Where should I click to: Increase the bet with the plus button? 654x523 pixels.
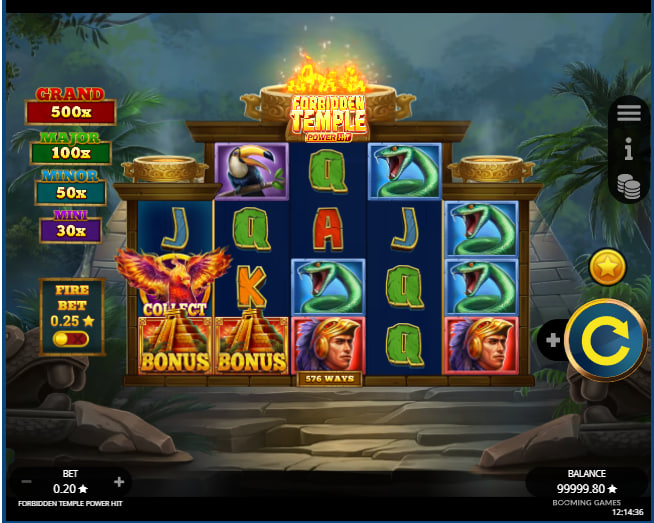[x=119, y=482]
